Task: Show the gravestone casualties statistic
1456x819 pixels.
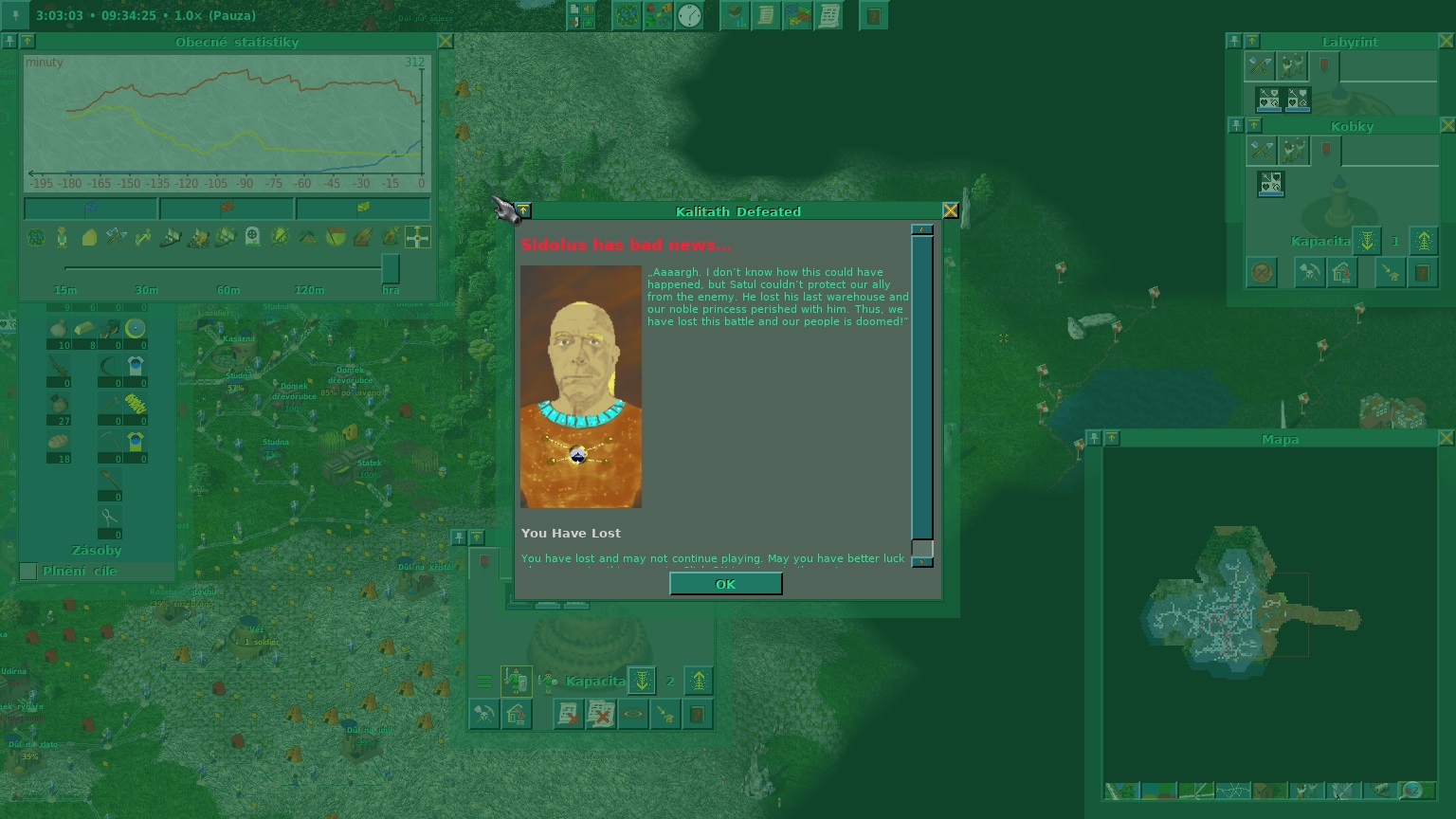Action: click(x=252, y=237)
